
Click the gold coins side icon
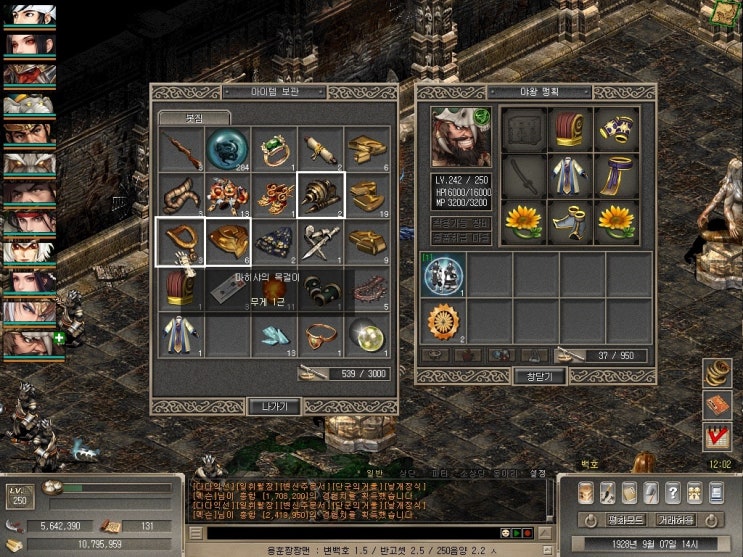(x=716, y=373)
